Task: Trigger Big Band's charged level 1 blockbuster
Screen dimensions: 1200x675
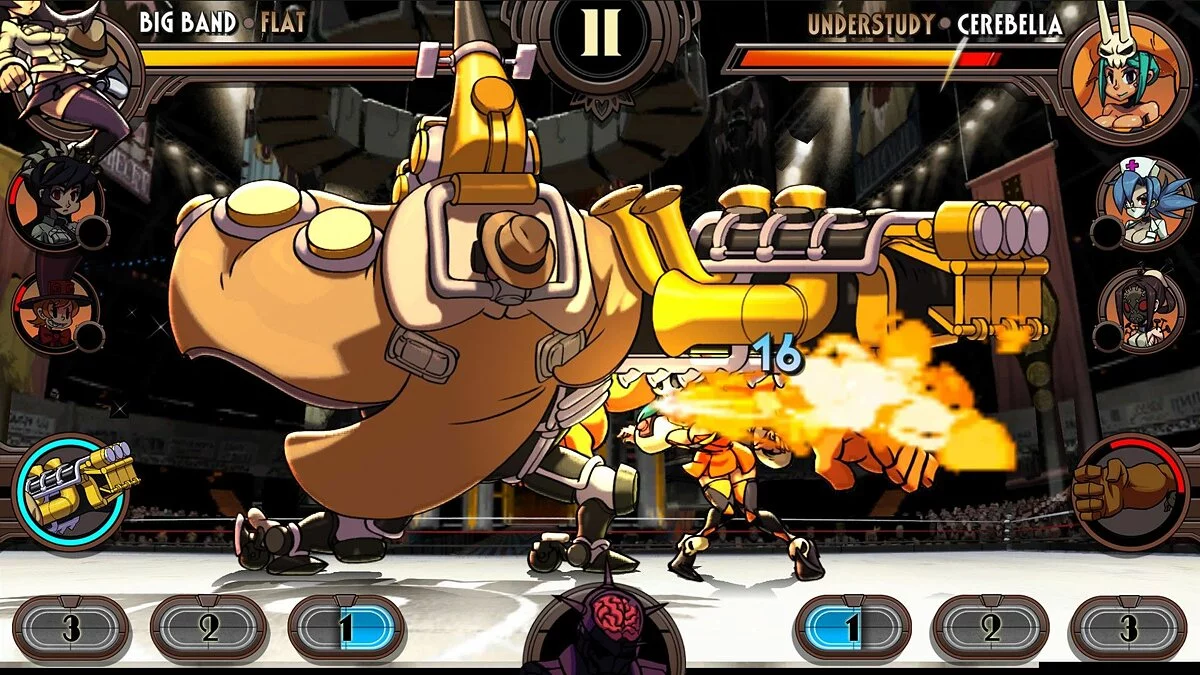Action: 345,628
